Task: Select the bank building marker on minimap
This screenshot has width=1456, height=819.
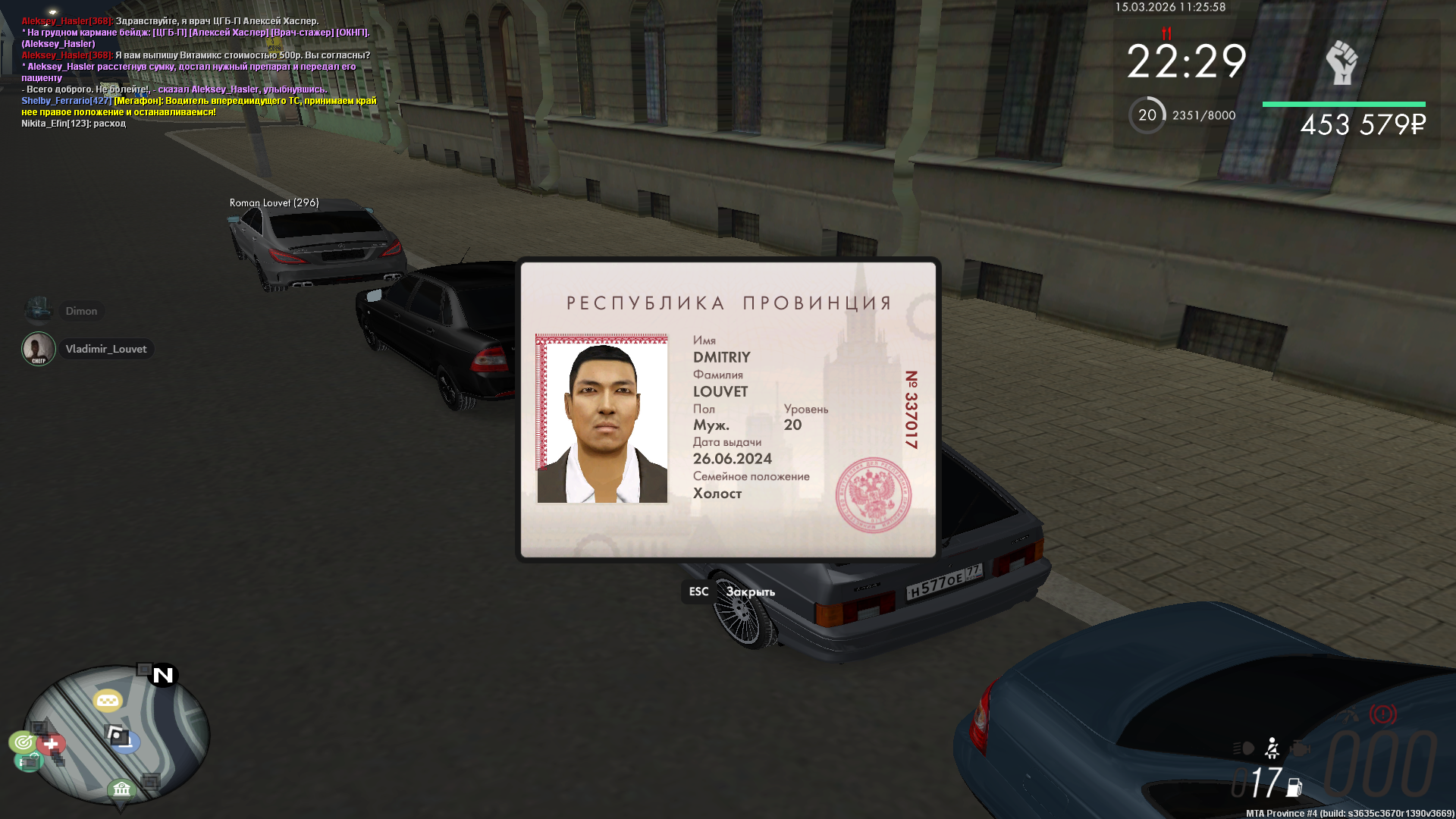Action: pos(121,789)
